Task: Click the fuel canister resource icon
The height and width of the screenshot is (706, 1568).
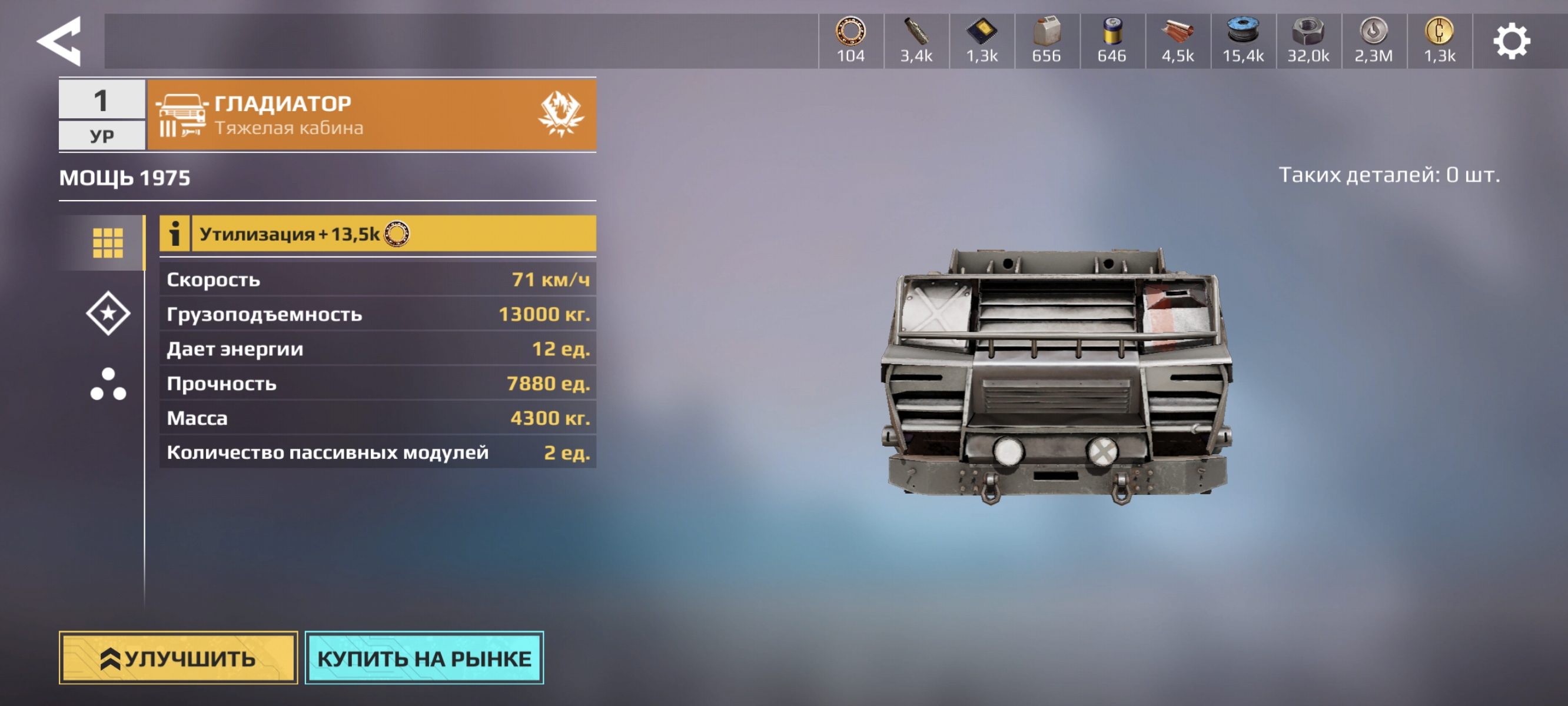Action: pyautogui.click(x=1047, y=32)
